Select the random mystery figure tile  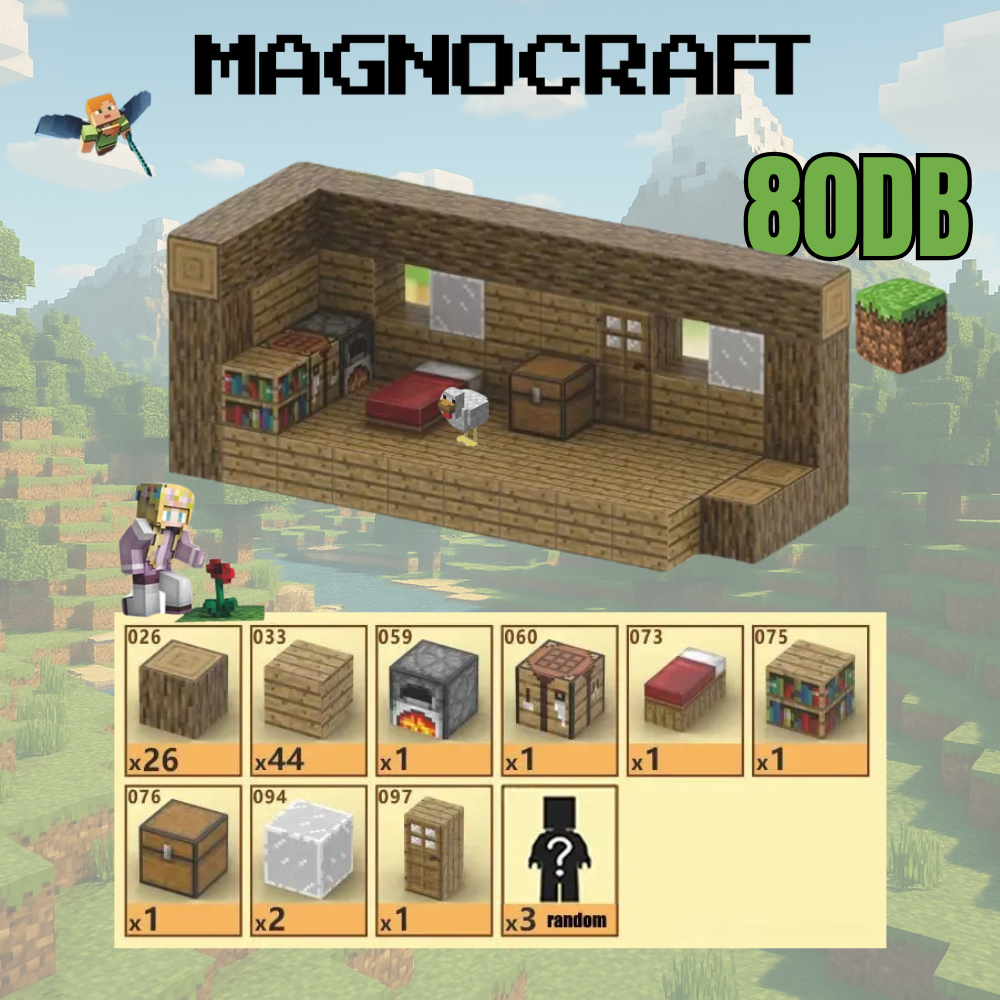(559, 860)
